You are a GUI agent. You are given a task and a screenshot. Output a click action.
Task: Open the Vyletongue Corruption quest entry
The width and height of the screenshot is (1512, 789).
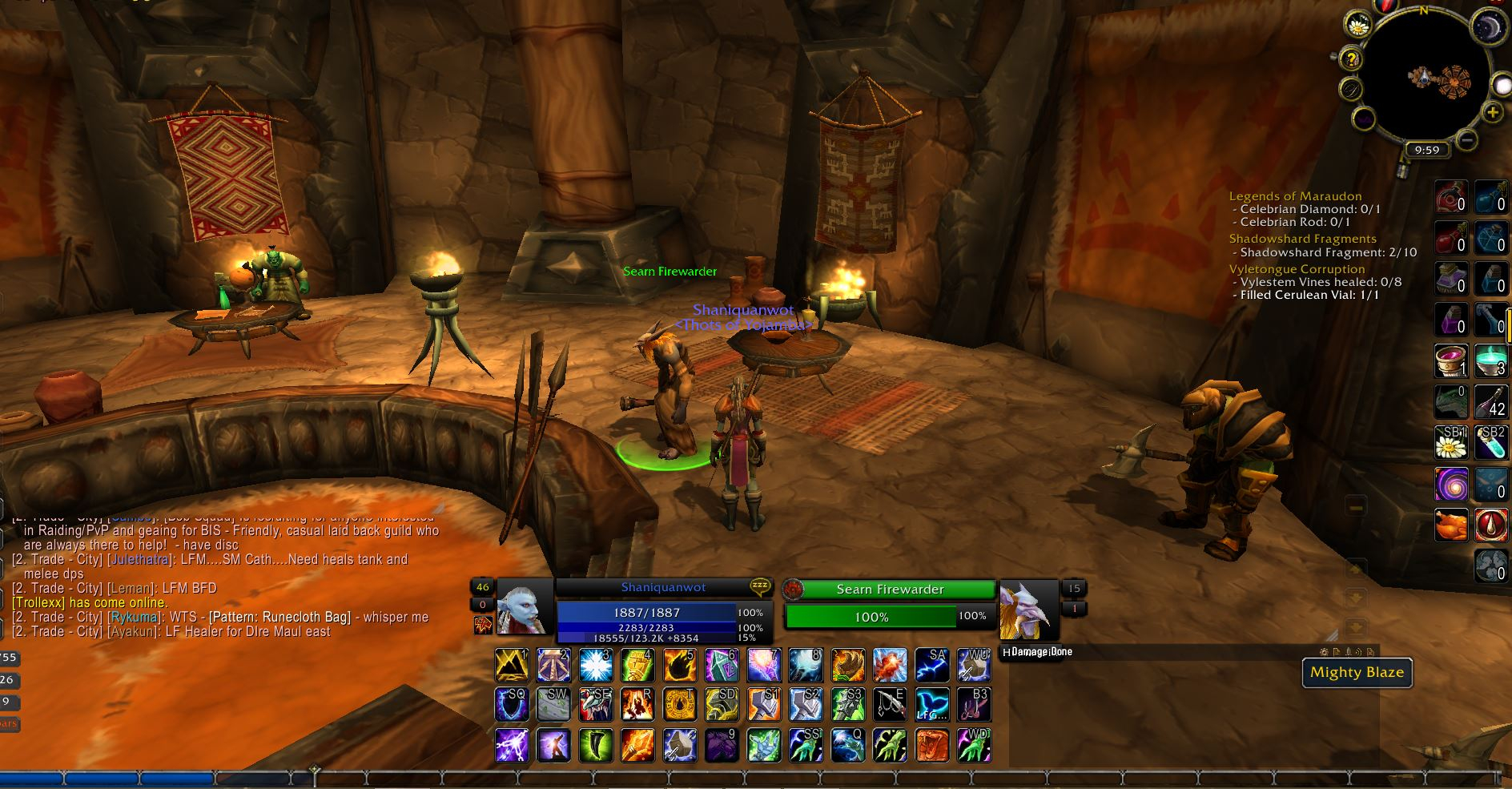click(1297, 269)
